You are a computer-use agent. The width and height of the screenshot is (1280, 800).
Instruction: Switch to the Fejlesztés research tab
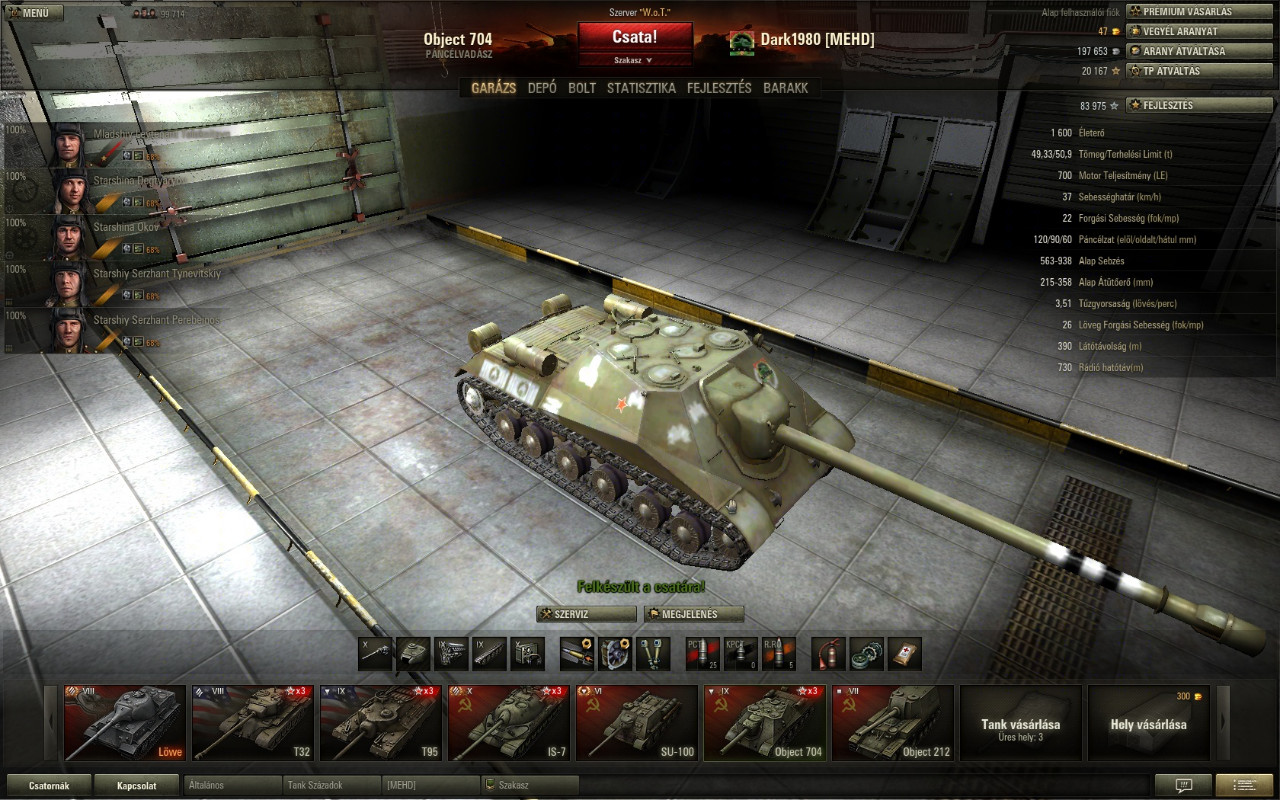click(x=719, y=88)
